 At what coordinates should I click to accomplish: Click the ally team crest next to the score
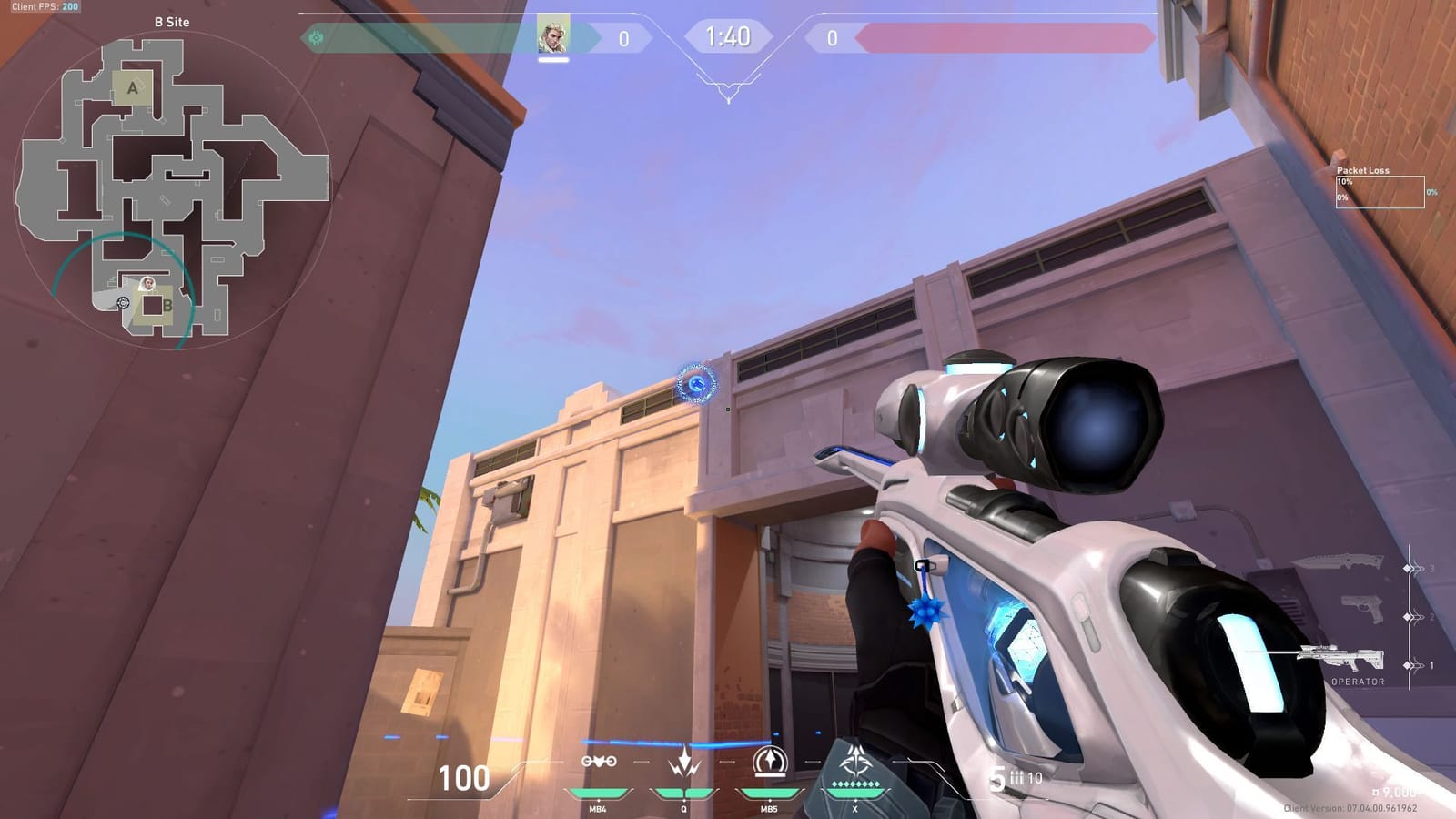pos(314,37)
